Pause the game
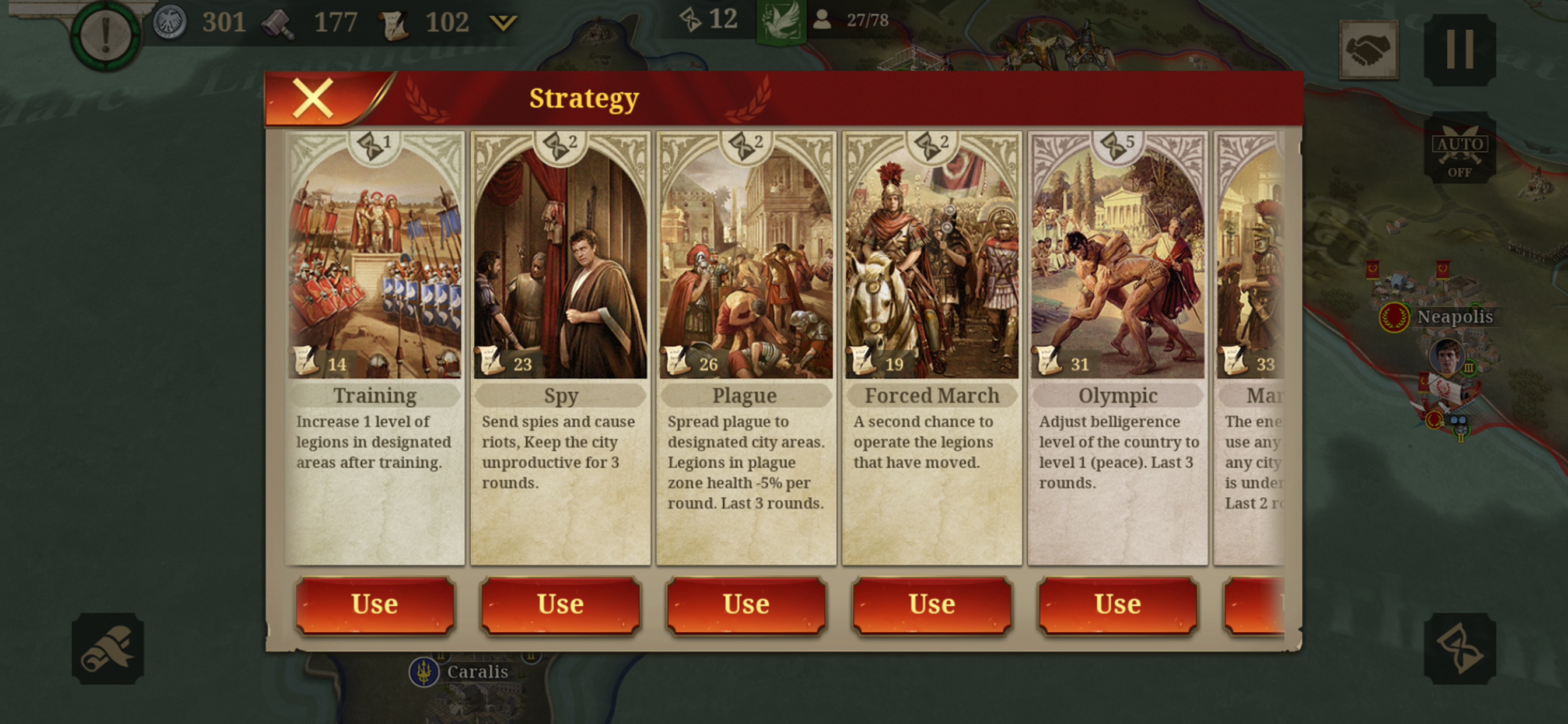The height and width of the screenshot is (724, 1568). [1459, 50]
